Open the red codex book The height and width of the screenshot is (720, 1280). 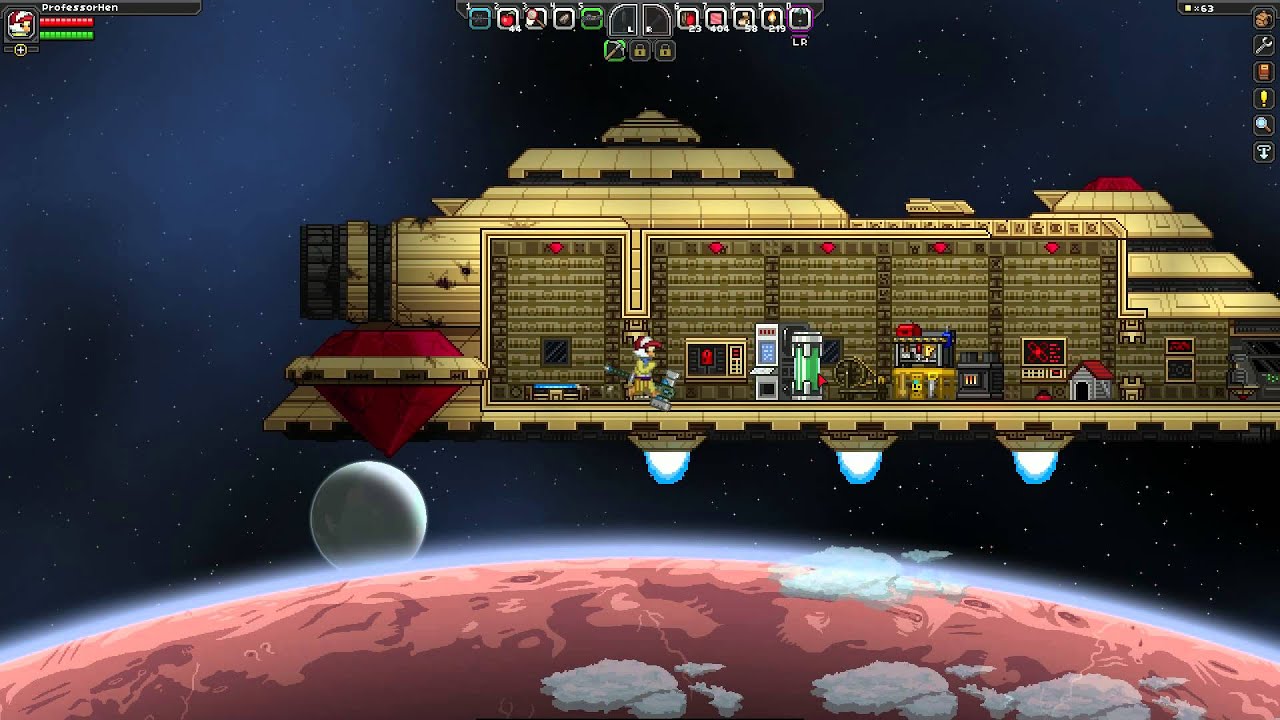coord(1264,73)
